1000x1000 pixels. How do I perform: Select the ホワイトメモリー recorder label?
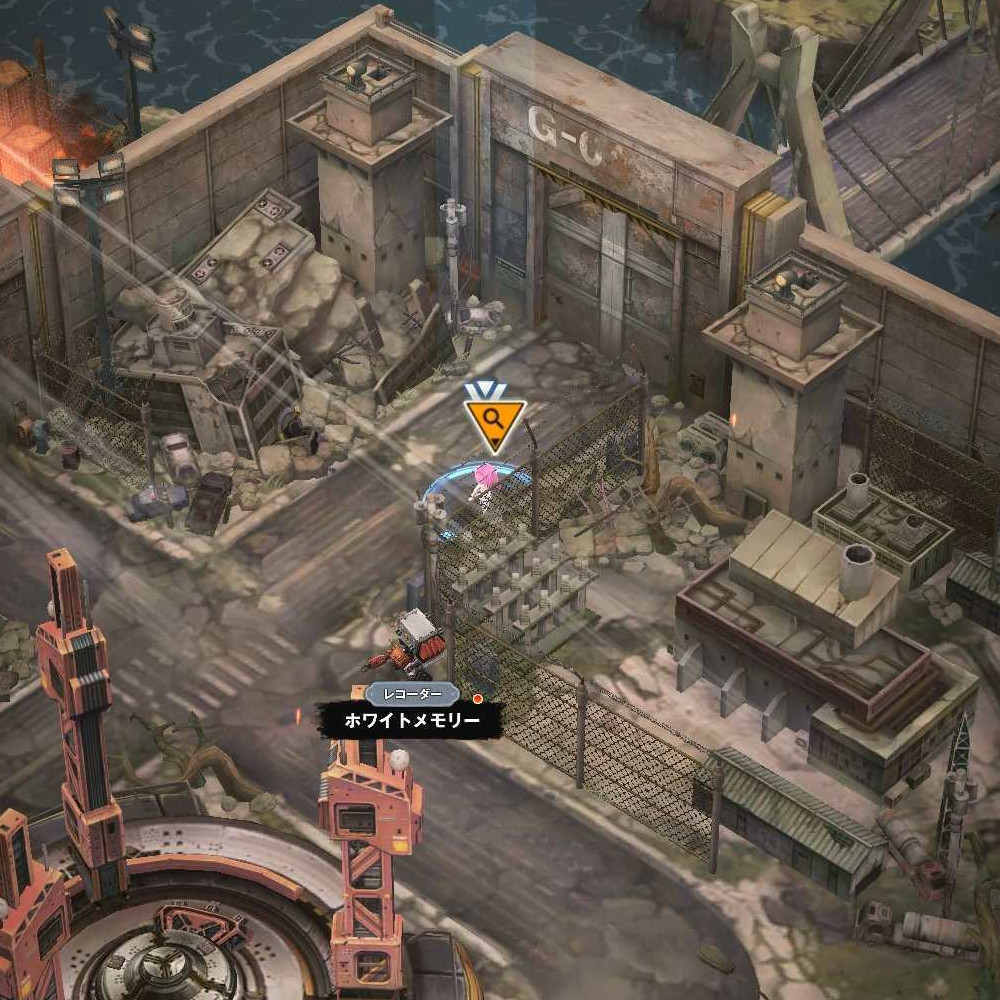pos(411,720)
